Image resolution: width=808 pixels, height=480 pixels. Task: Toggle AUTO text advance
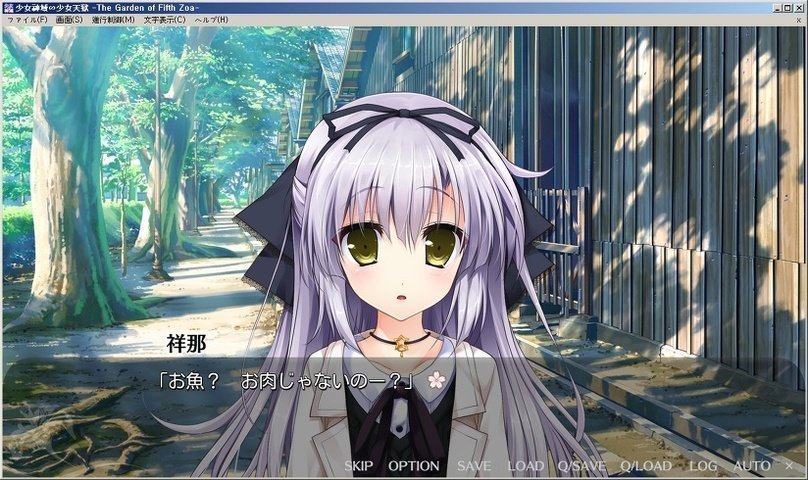751,466
